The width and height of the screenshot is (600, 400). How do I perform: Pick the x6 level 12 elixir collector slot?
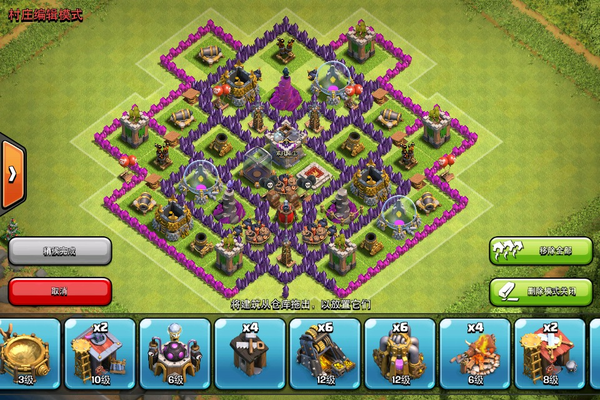[x=399, y=353]
